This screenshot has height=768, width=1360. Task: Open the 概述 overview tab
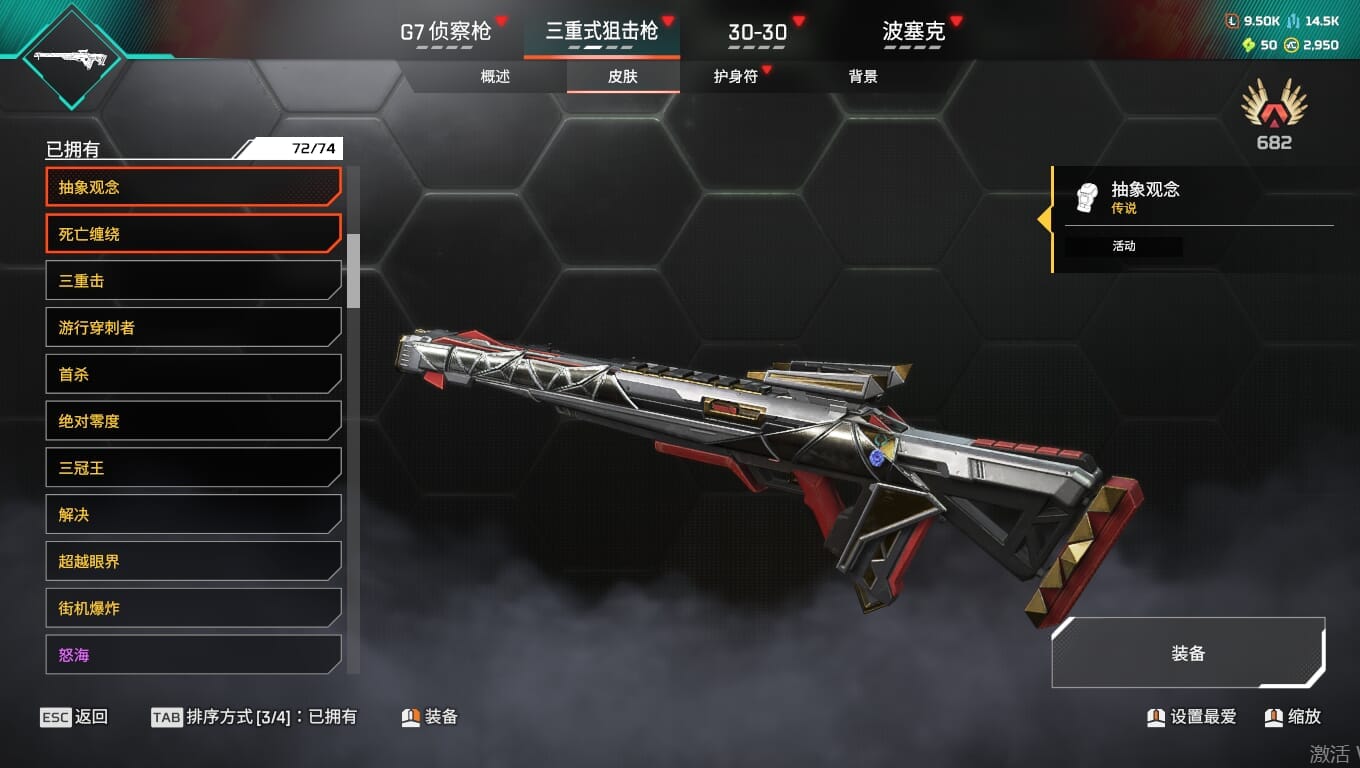[495, 77]
